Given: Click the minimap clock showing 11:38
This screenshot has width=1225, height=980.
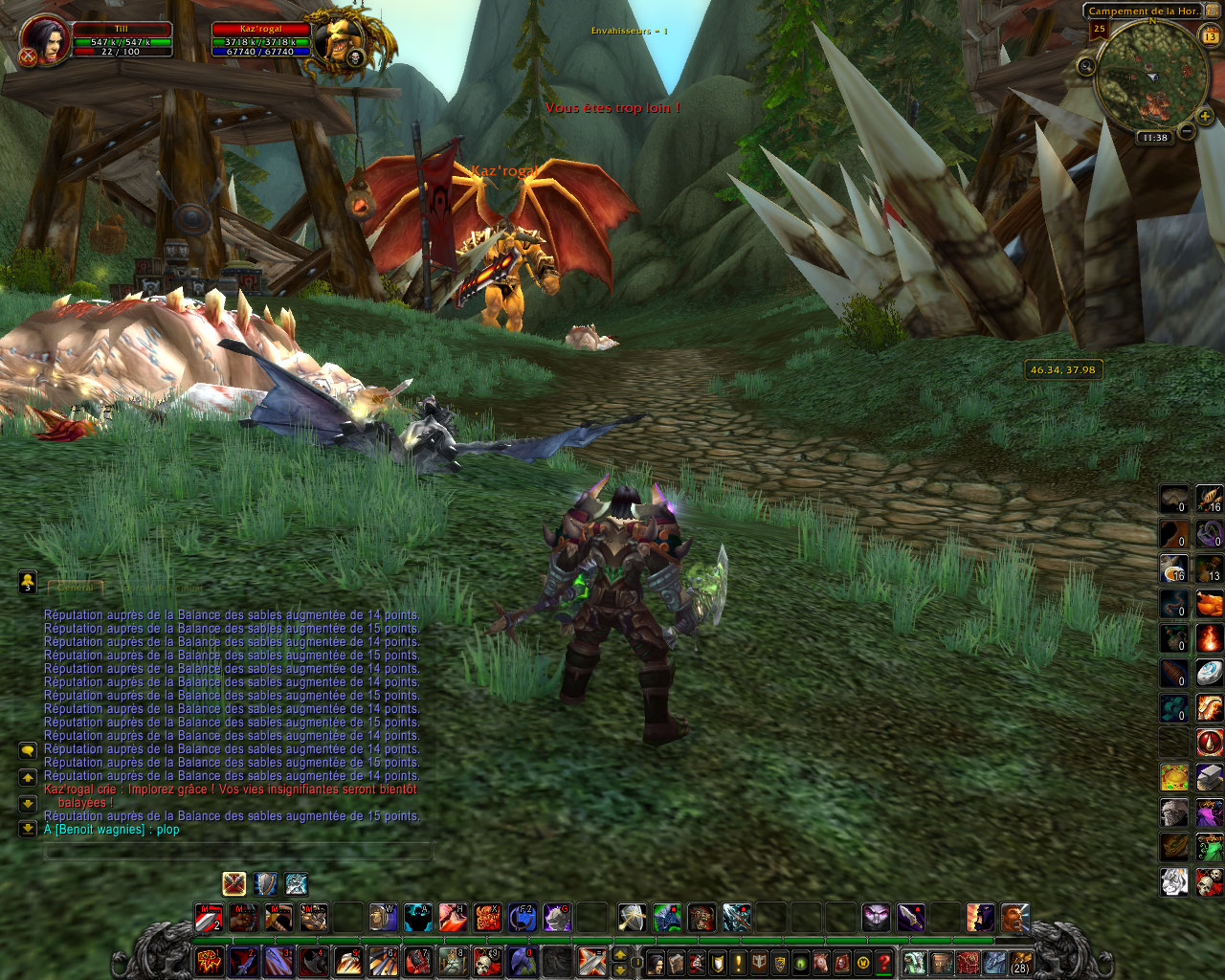Looking at the screenshot, I should pyautogui.click(x=1155, y=138).
